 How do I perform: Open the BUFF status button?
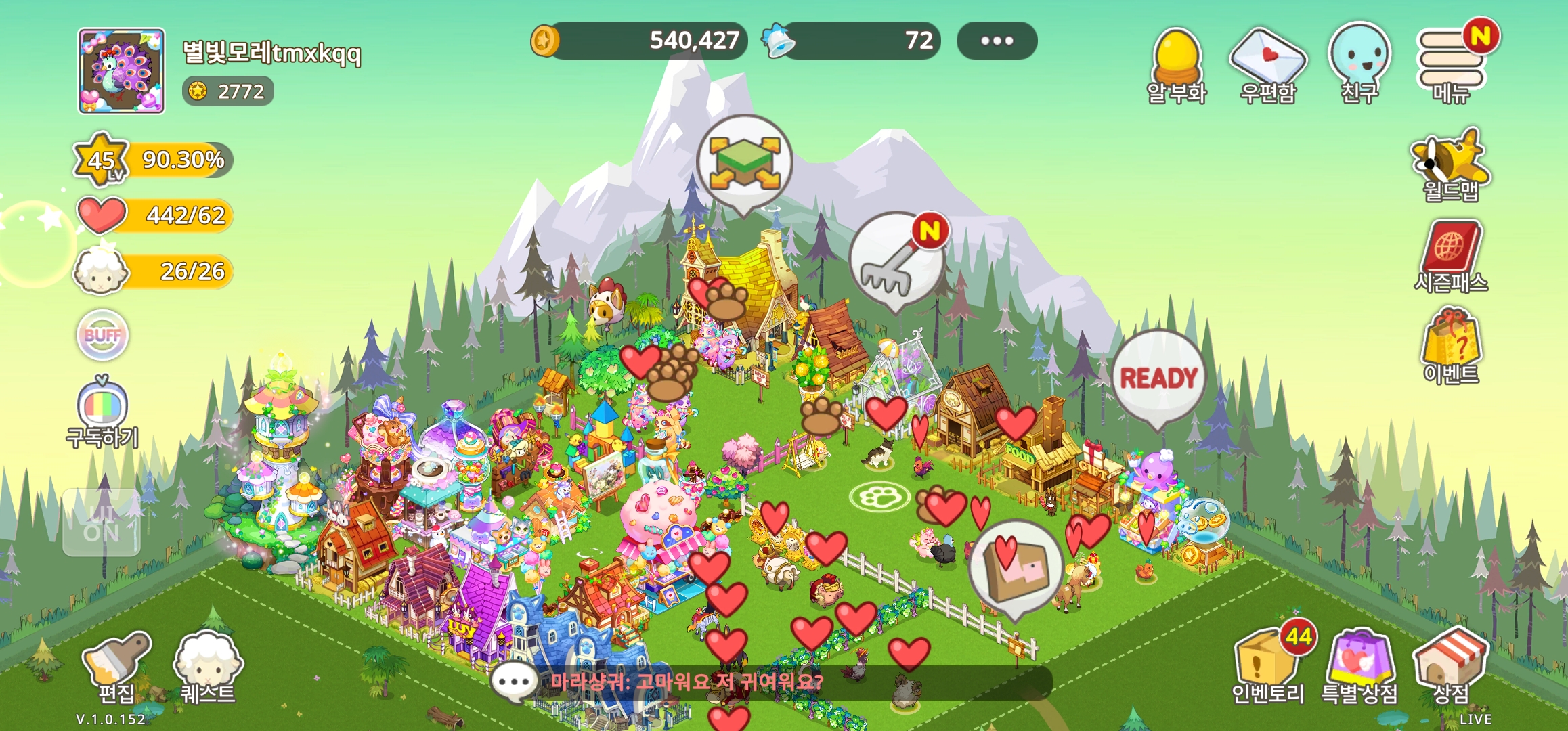click(x=102, y=335)
